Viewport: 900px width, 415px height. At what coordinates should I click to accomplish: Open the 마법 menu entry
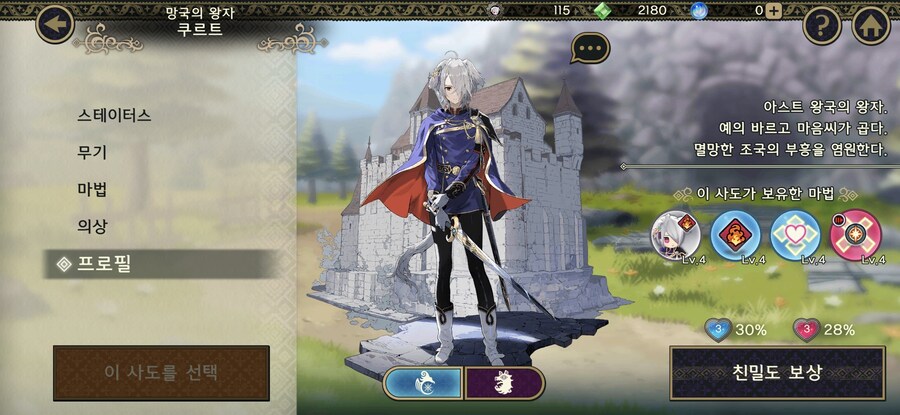(93, 189)
